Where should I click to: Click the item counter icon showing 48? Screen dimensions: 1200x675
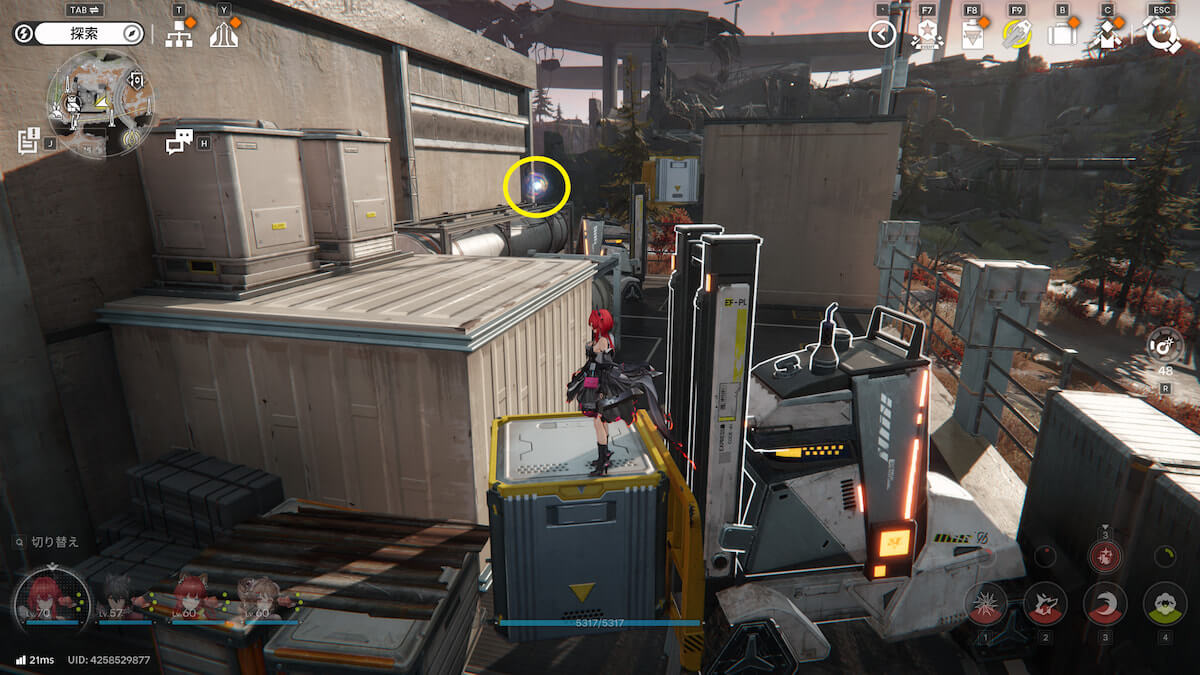pyautogui.click(x=1165, y=346)
